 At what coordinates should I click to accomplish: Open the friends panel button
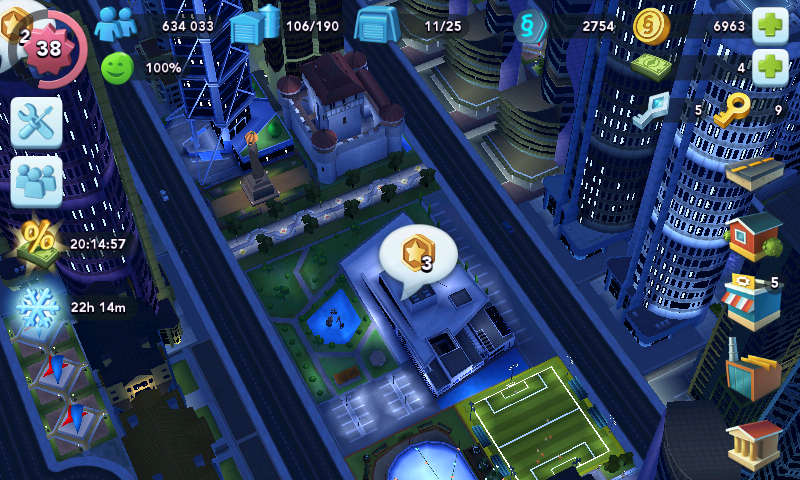(37, 181)
